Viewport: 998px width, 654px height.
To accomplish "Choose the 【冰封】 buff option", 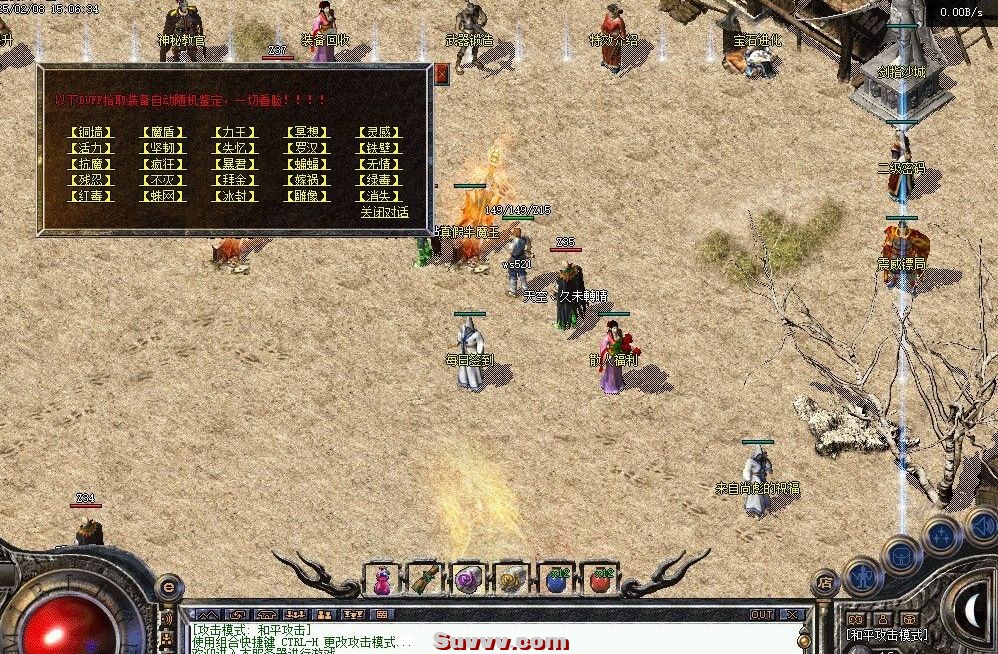I will click(x=235, y=196).
